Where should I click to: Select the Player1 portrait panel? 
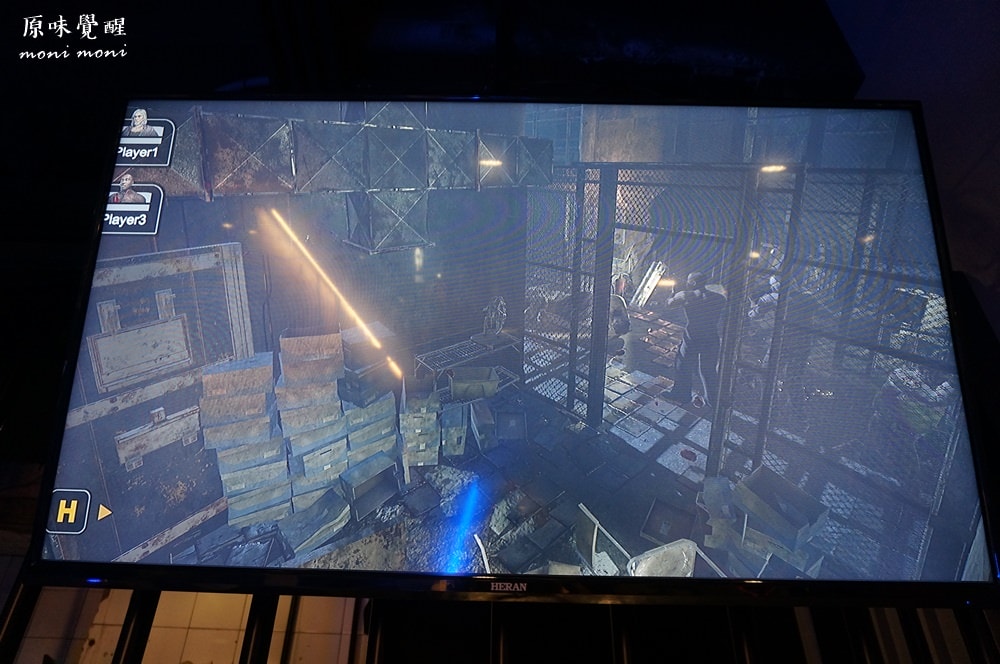(x=142, y=139)
